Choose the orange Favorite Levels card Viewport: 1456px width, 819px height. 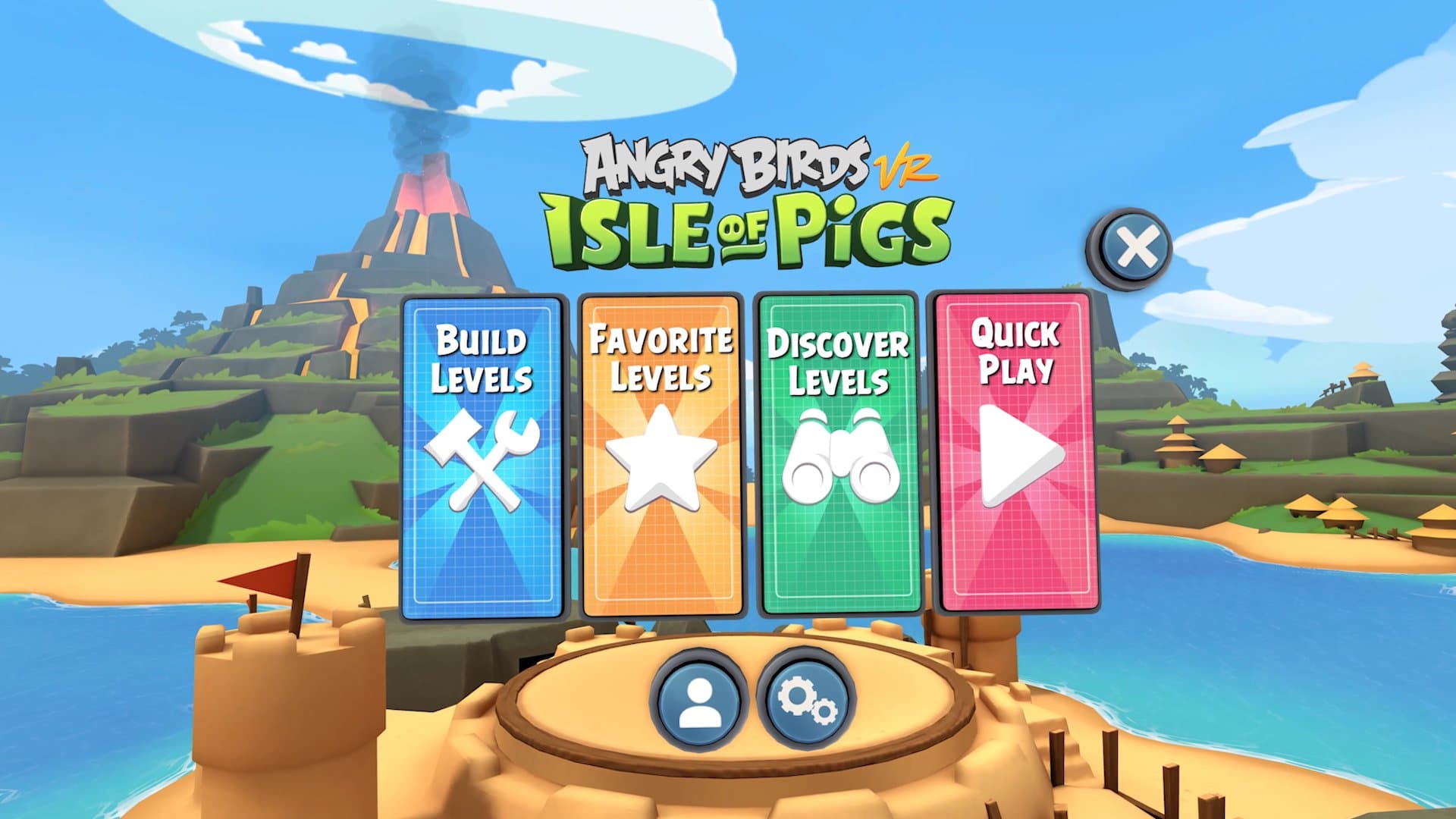tap(660, 455)
